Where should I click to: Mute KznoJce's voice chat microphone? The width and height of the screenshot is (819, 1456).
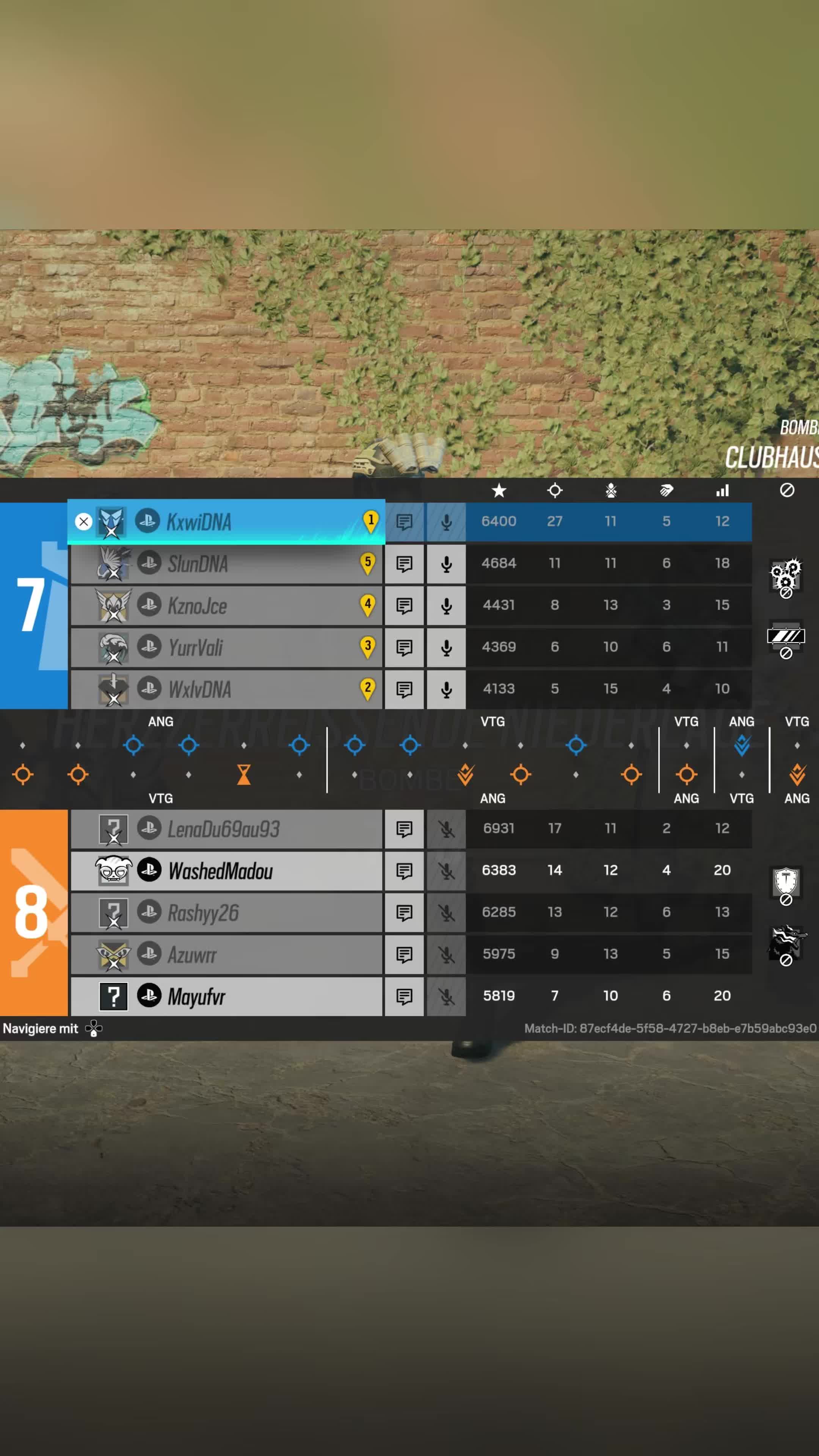tap(447, 606)
